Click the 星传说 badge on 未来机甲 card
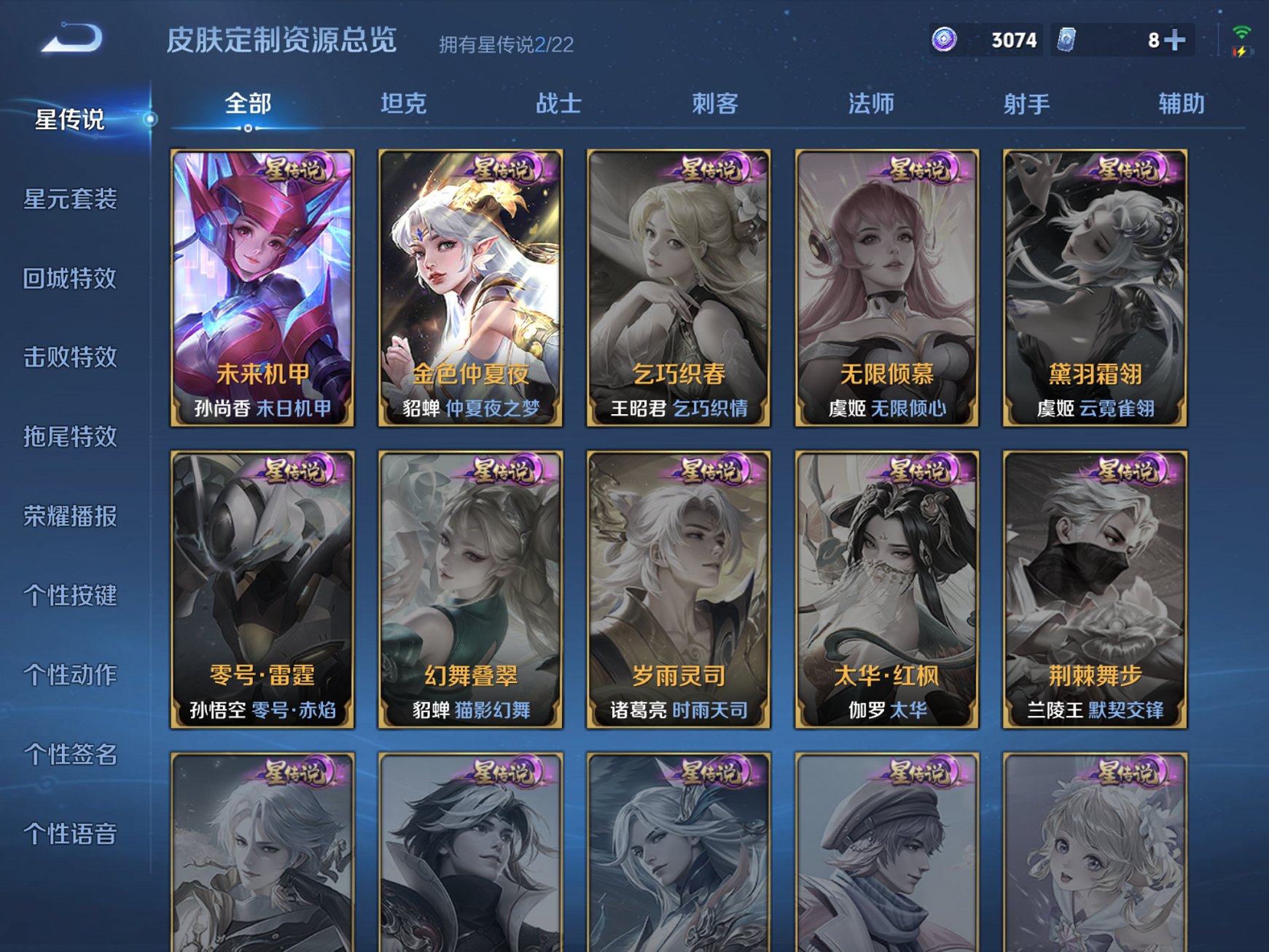Viewport: 1269px width, 952px height. click(x=294, y=171)
